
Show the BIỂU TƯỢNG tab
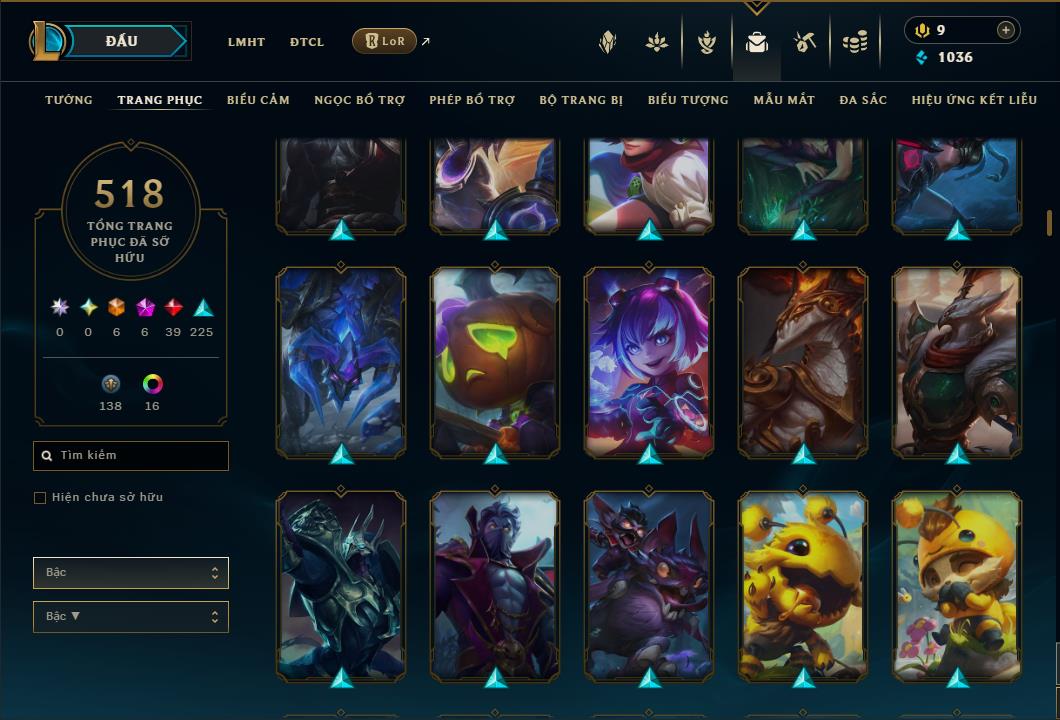click(688, 100)
